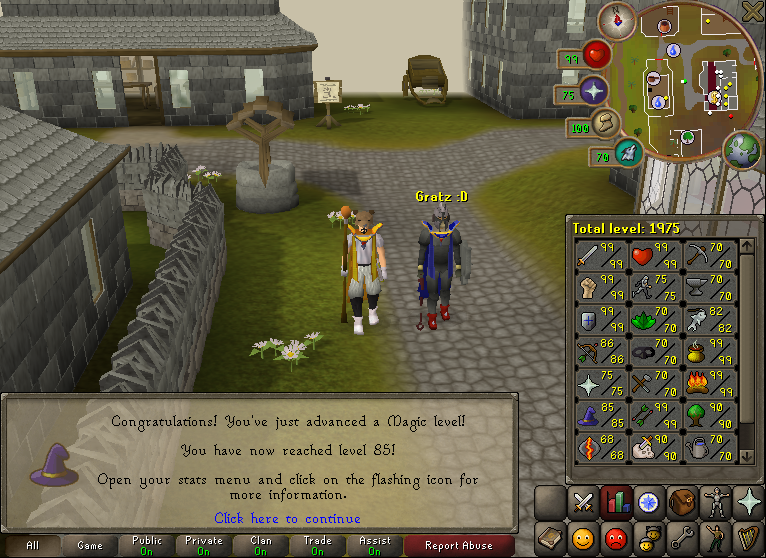Viewport: 766px width, 558px height.
Task: Select the Attack skill sword icon
Action: click(587, 257)
